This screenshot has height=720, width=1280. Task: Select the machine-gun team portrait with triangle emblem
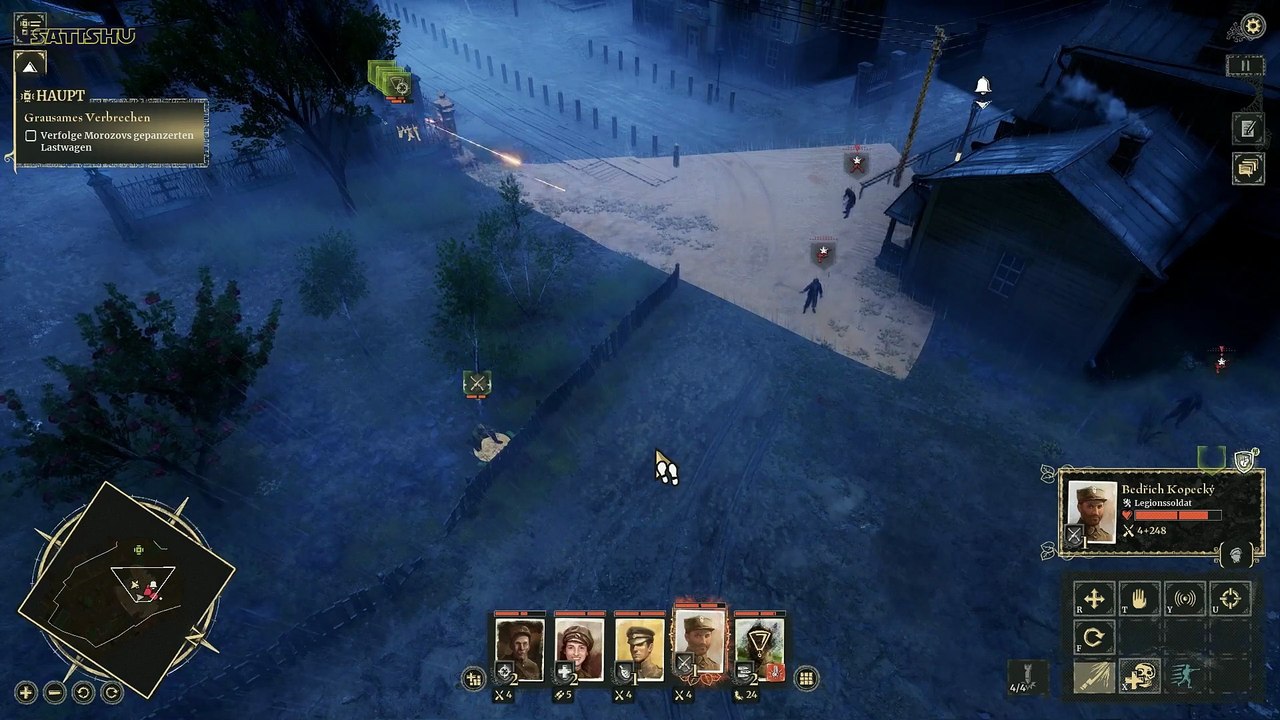(760, 648)
